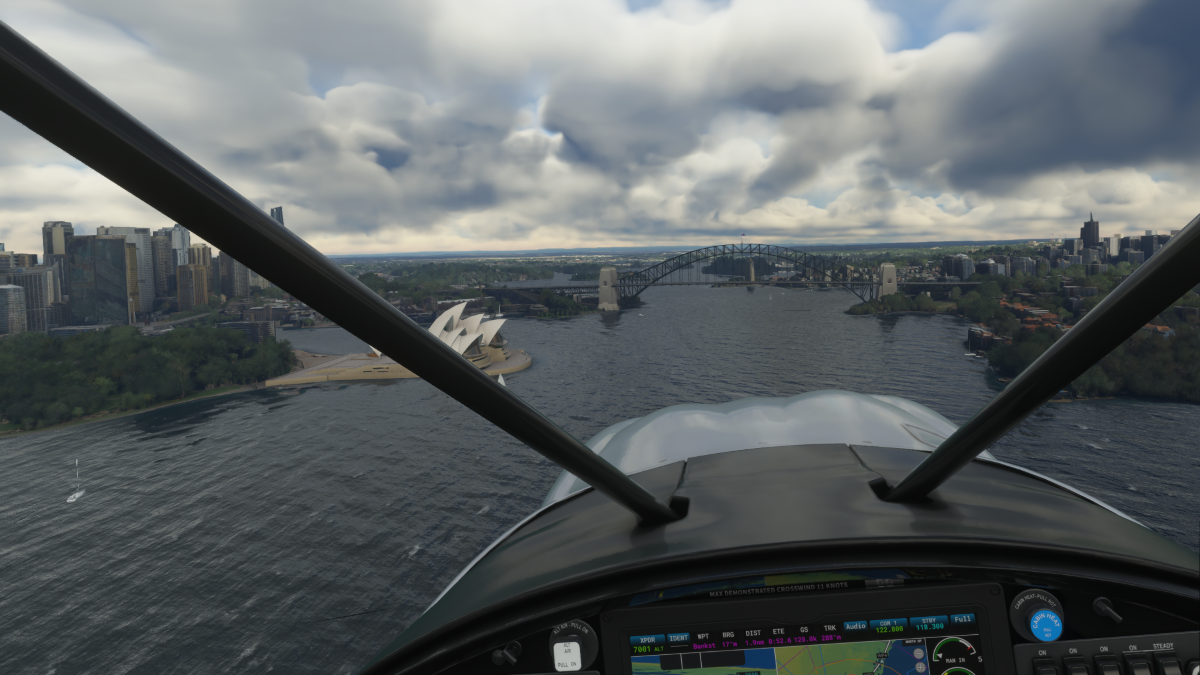Tap the Full button on the display
The height and width of the screenshot is (675, 1200).
click(962, 619)
